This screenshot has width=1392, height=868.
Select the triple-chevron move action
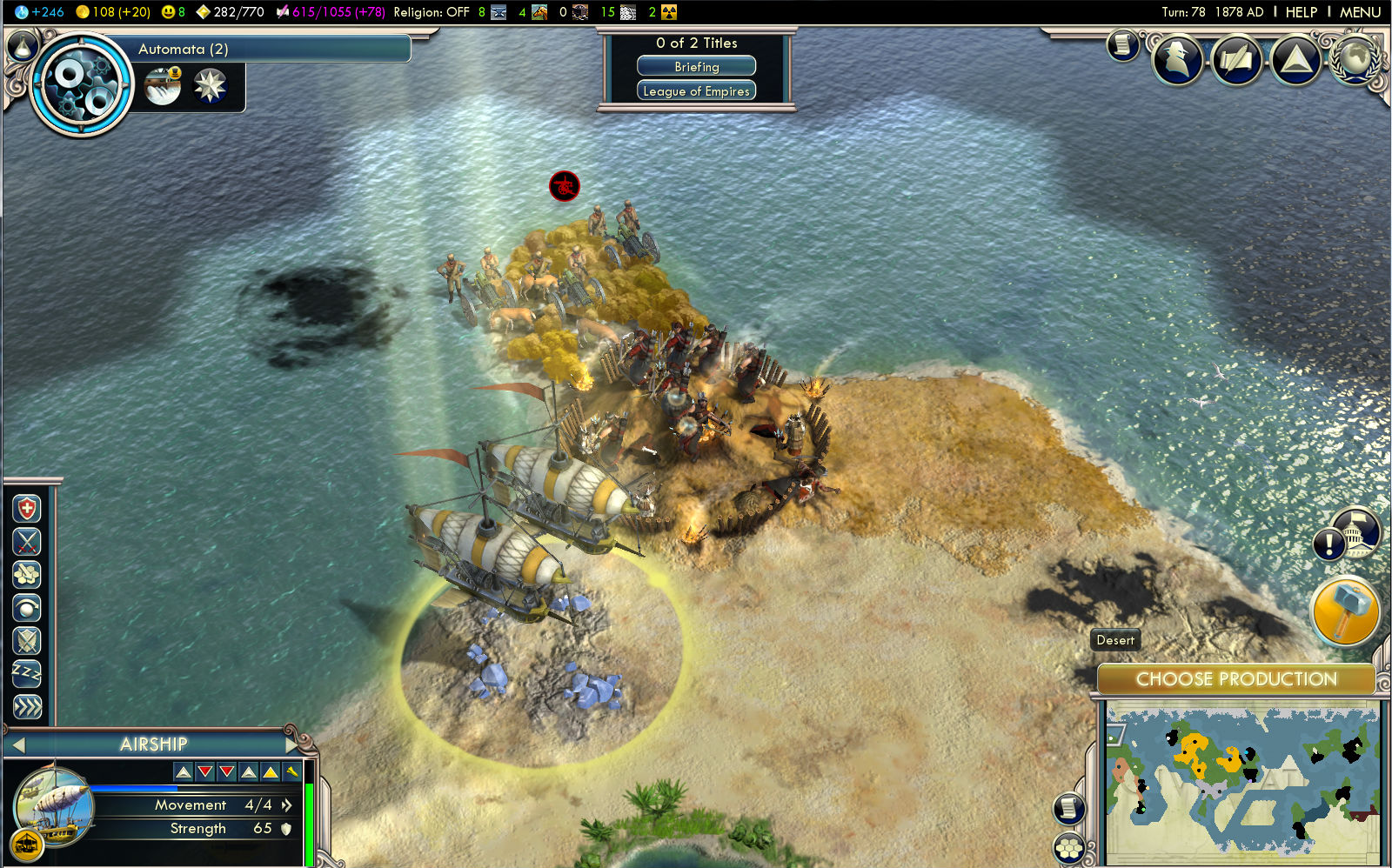[x=27, y=707]
